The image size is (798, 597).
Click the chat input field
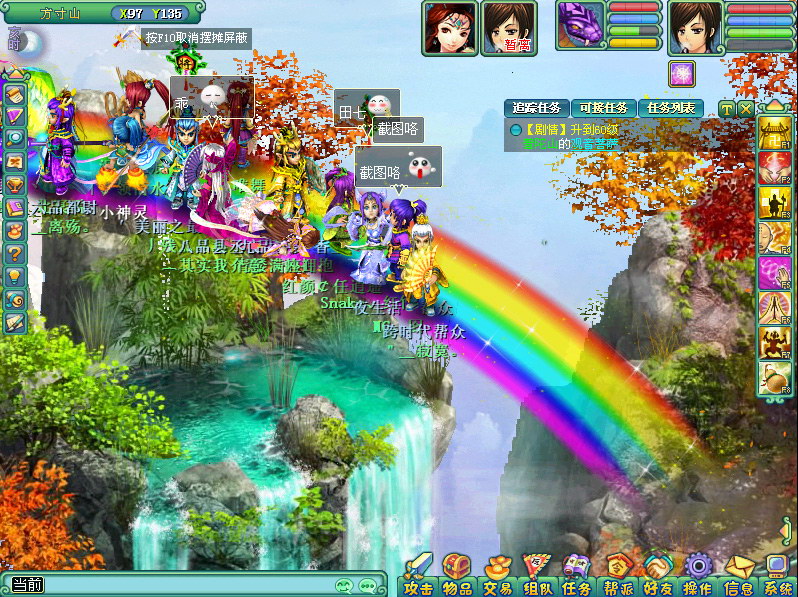180,585
